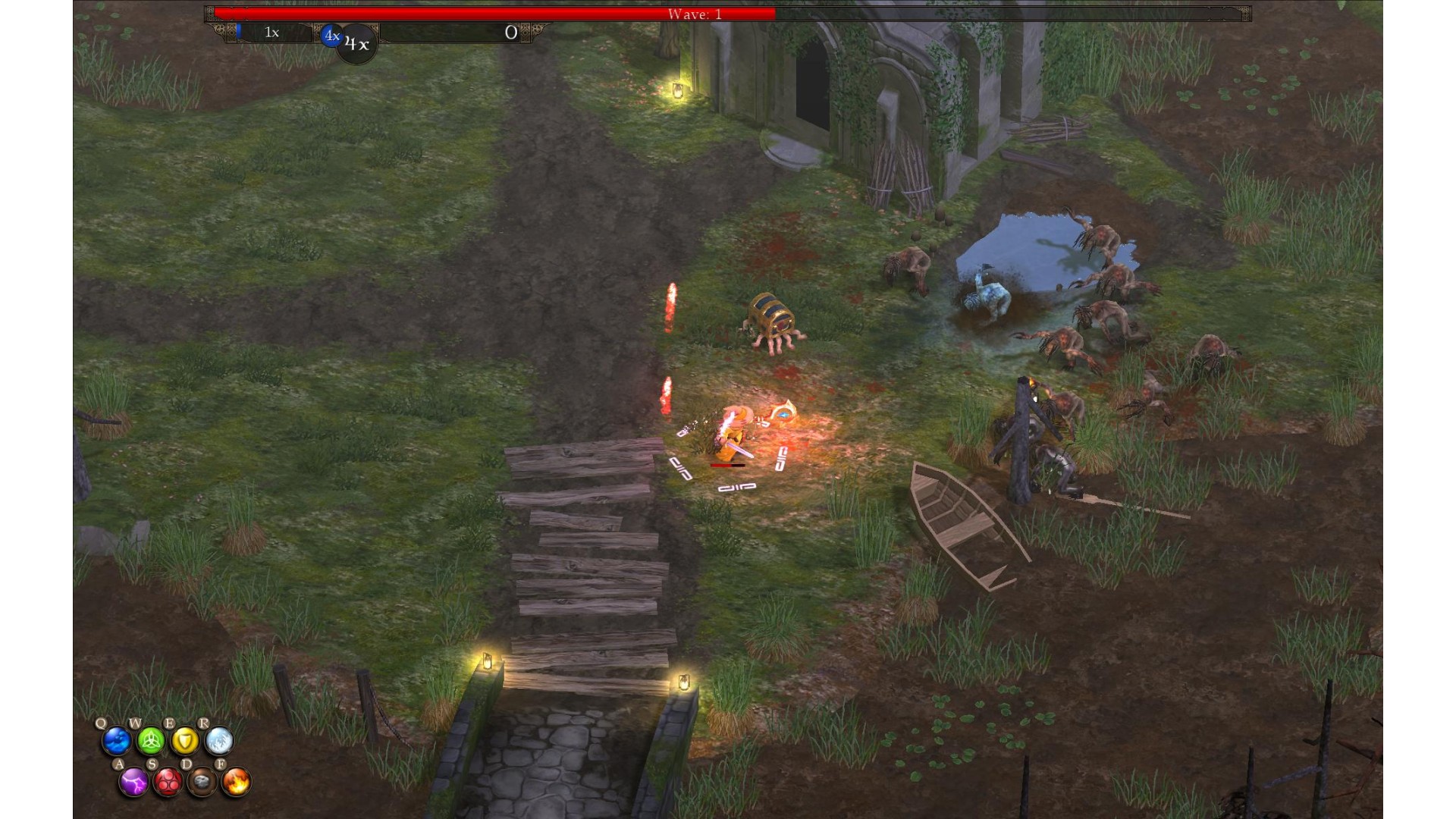1456x819 pixels.
Task: Pick the pale blue Cold element orb
Action: [219, 741]
